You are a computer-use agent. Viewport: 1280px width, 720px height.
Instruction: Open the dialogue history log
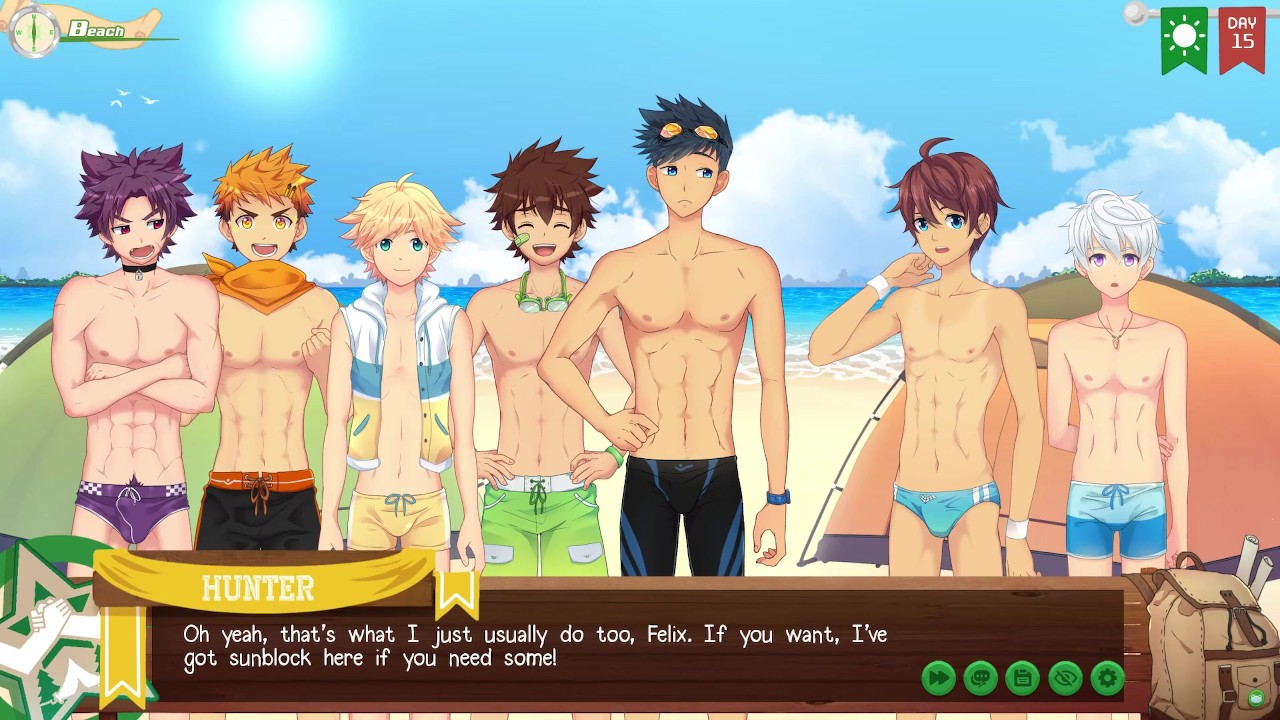click(980, 678)
